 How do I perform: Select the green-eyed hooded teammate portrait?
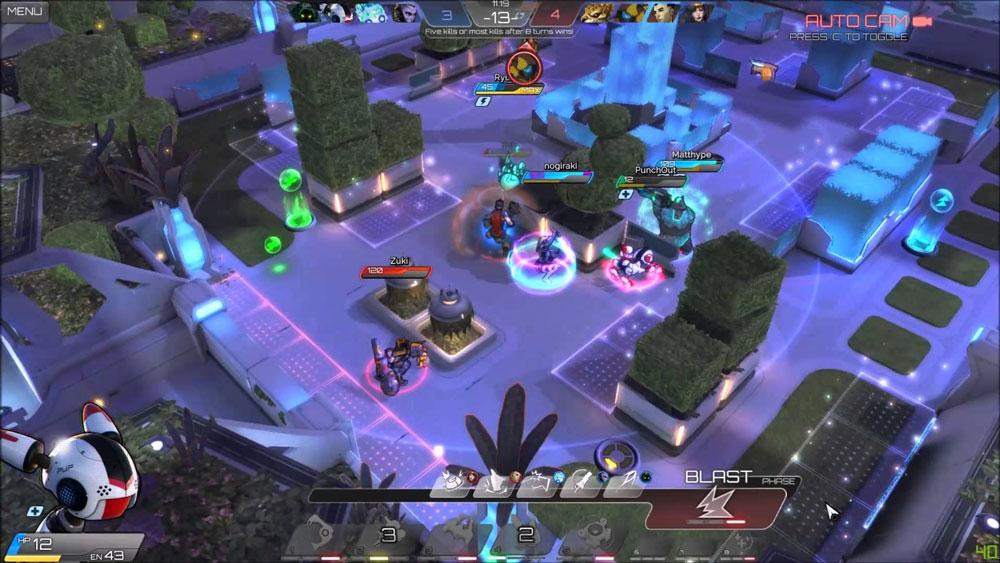[x=306, y=13]
